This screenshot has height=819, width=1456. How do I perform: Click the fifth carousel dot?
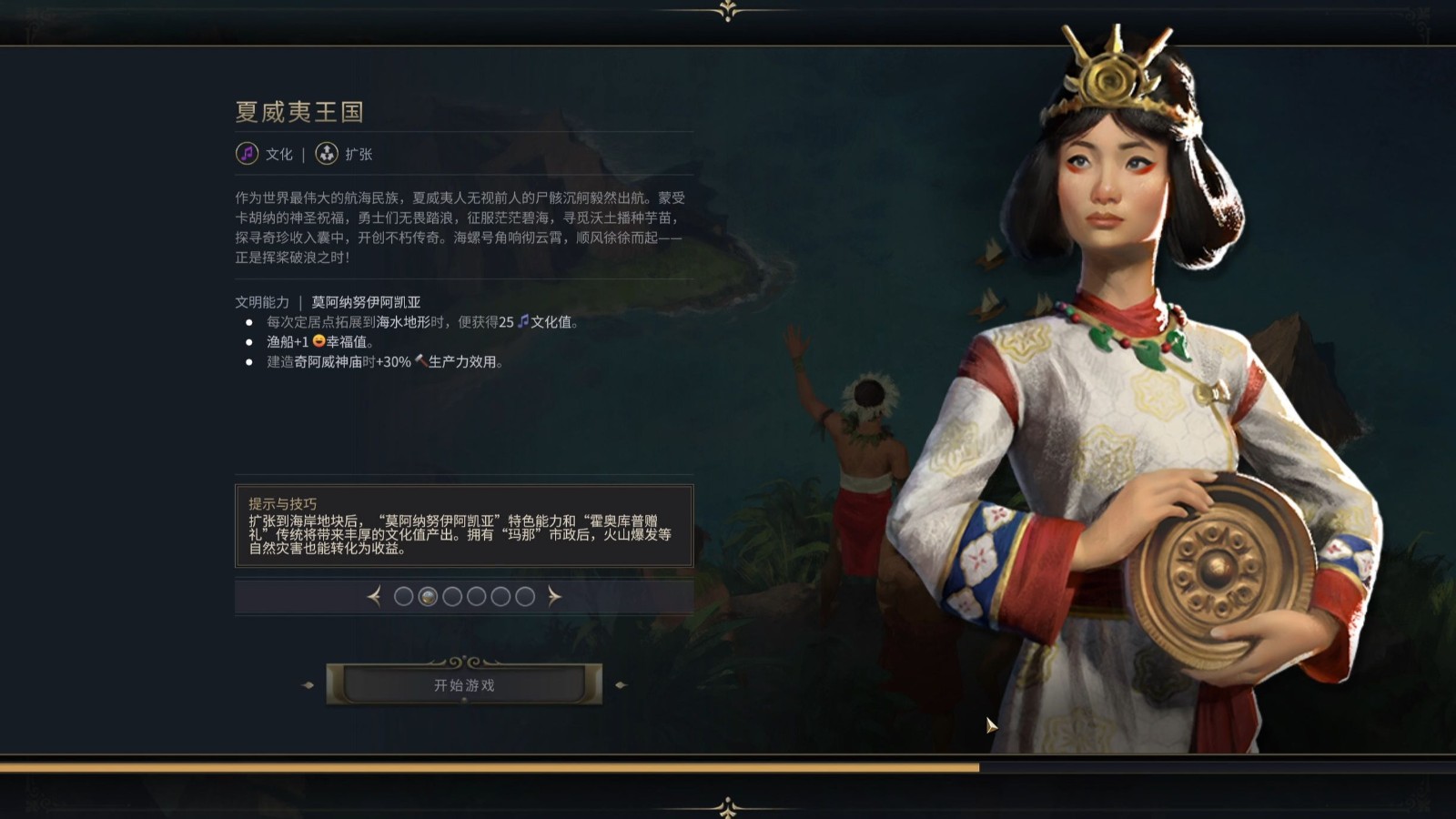tap(500, 597)
